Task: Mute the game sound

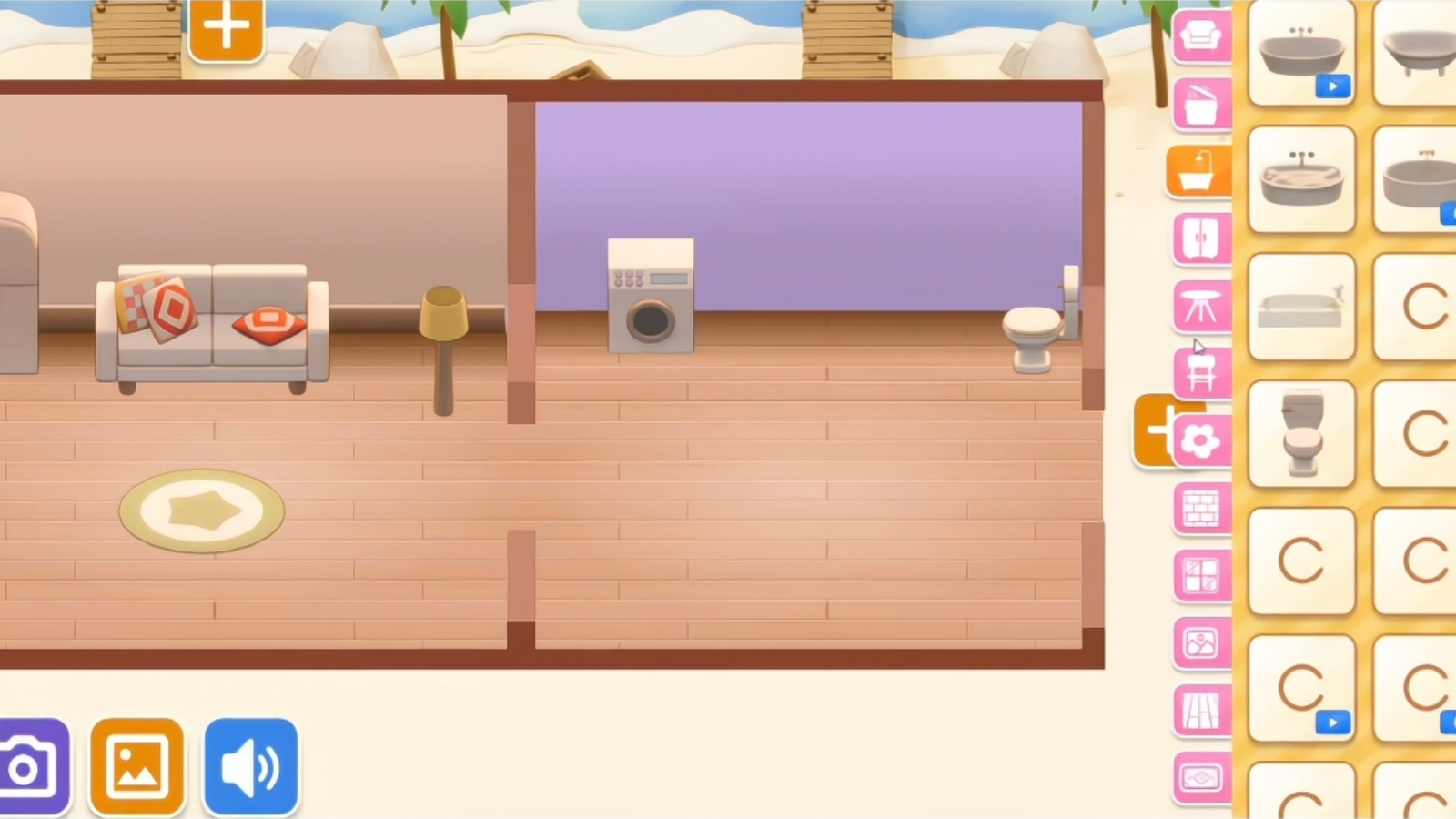Action: pos(250,765)
